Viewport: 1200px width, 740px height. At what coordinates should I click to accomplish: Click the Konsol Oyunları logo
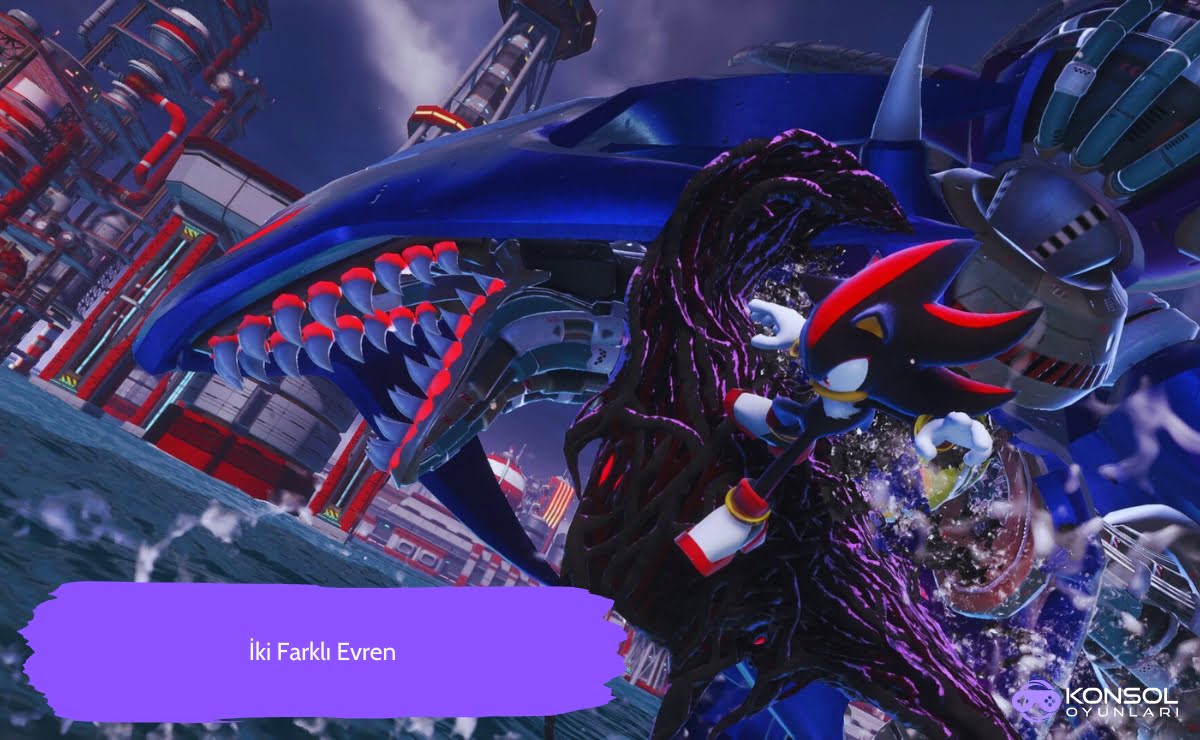click(1100, 701)
